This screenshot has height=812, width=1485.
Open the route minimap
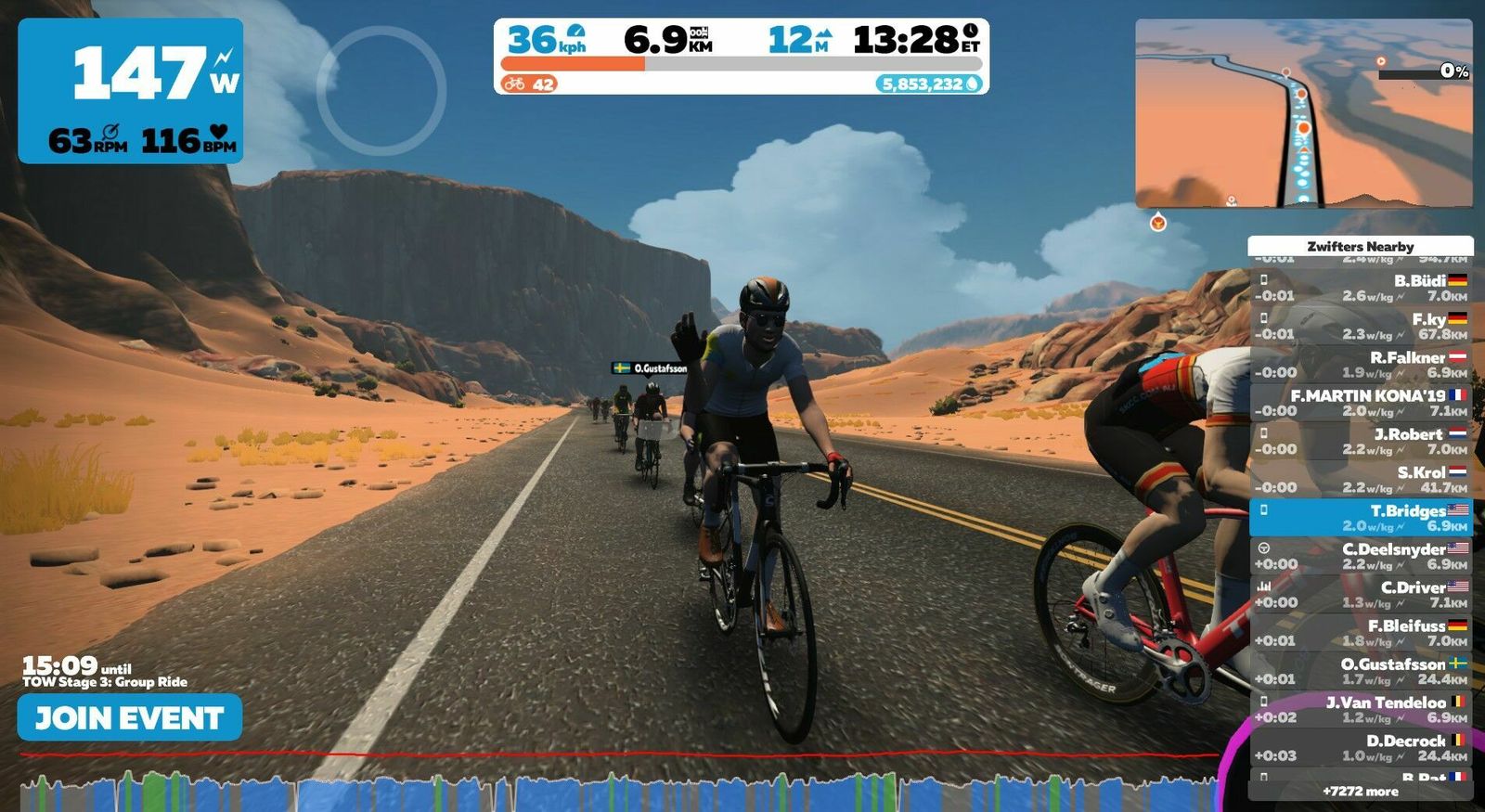(x=1303, y=113)
